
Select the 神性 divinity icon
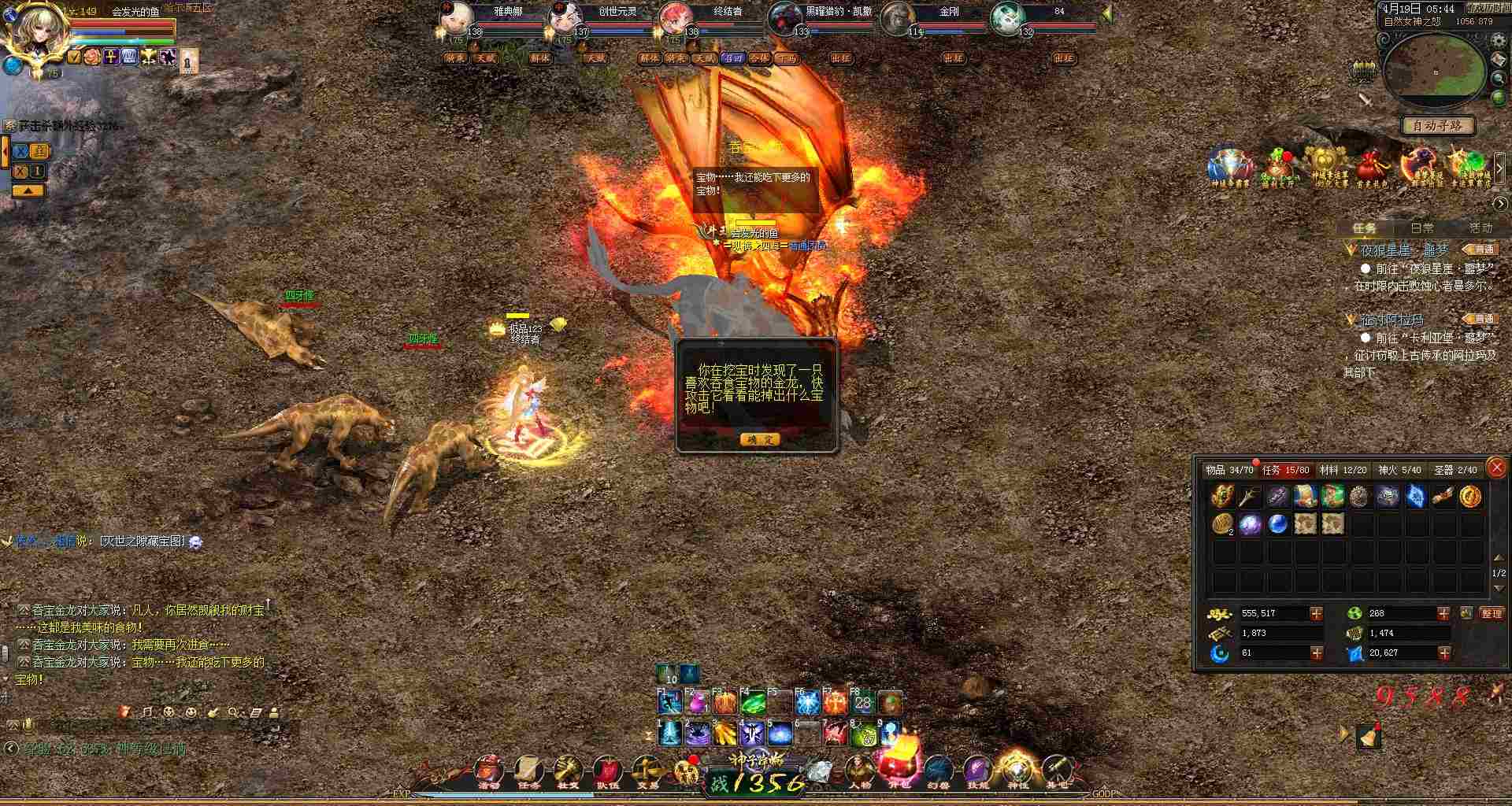tap(1017, 772)
